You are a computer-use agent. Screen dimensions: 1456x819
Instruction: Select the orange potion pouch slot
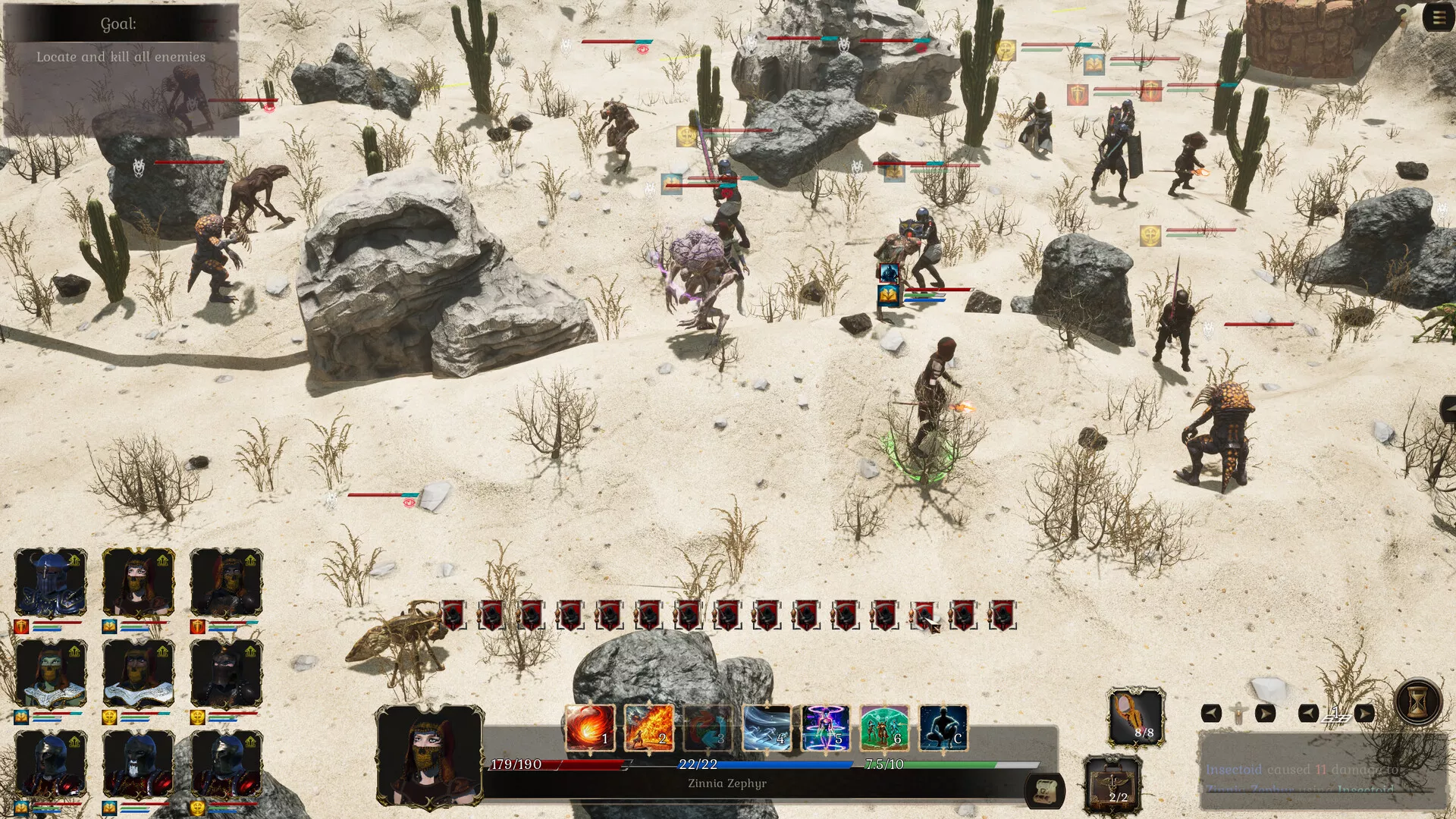point(1136,717)
